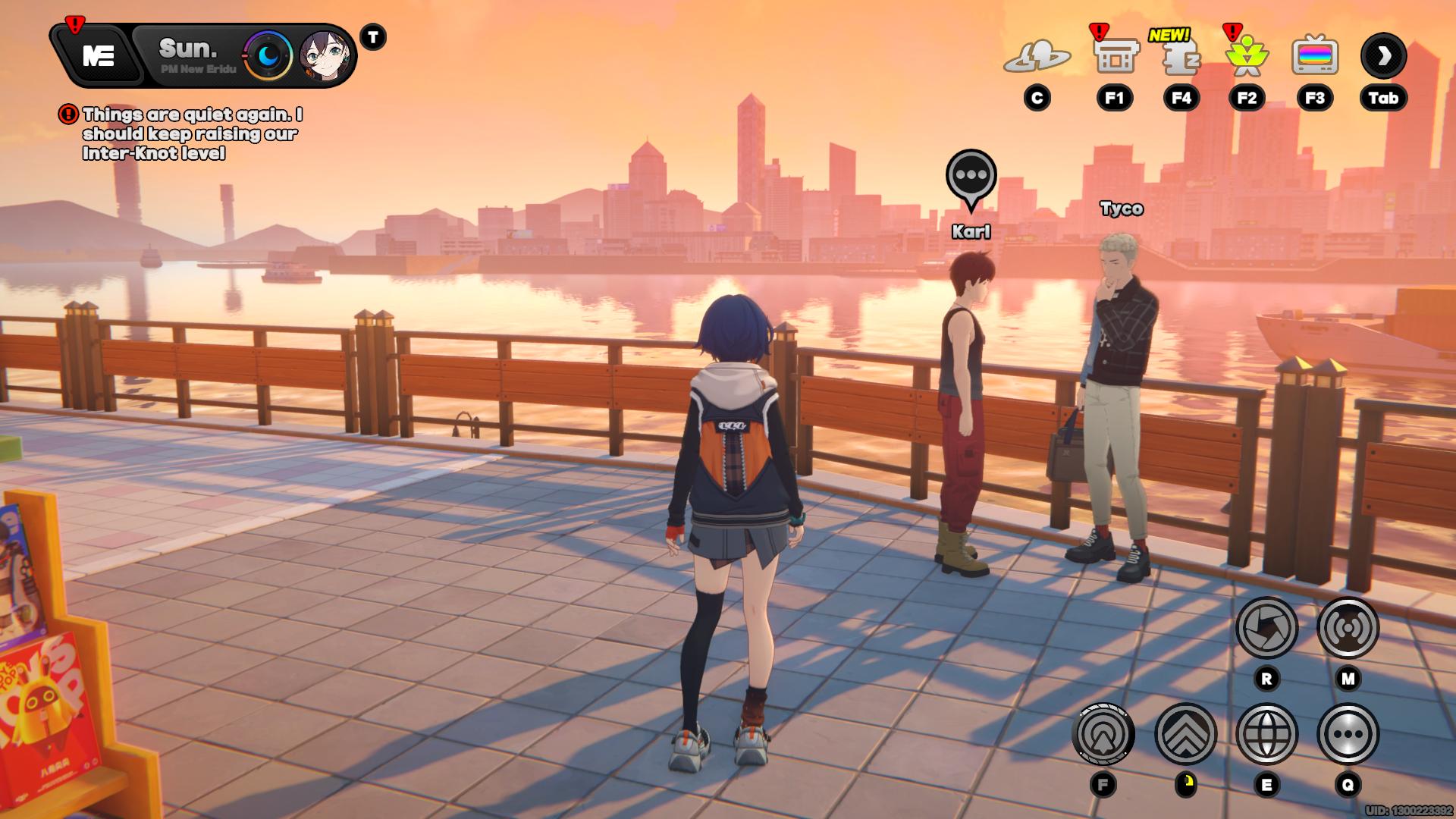Open the yellow-green figure events icon

(1246, 56)
